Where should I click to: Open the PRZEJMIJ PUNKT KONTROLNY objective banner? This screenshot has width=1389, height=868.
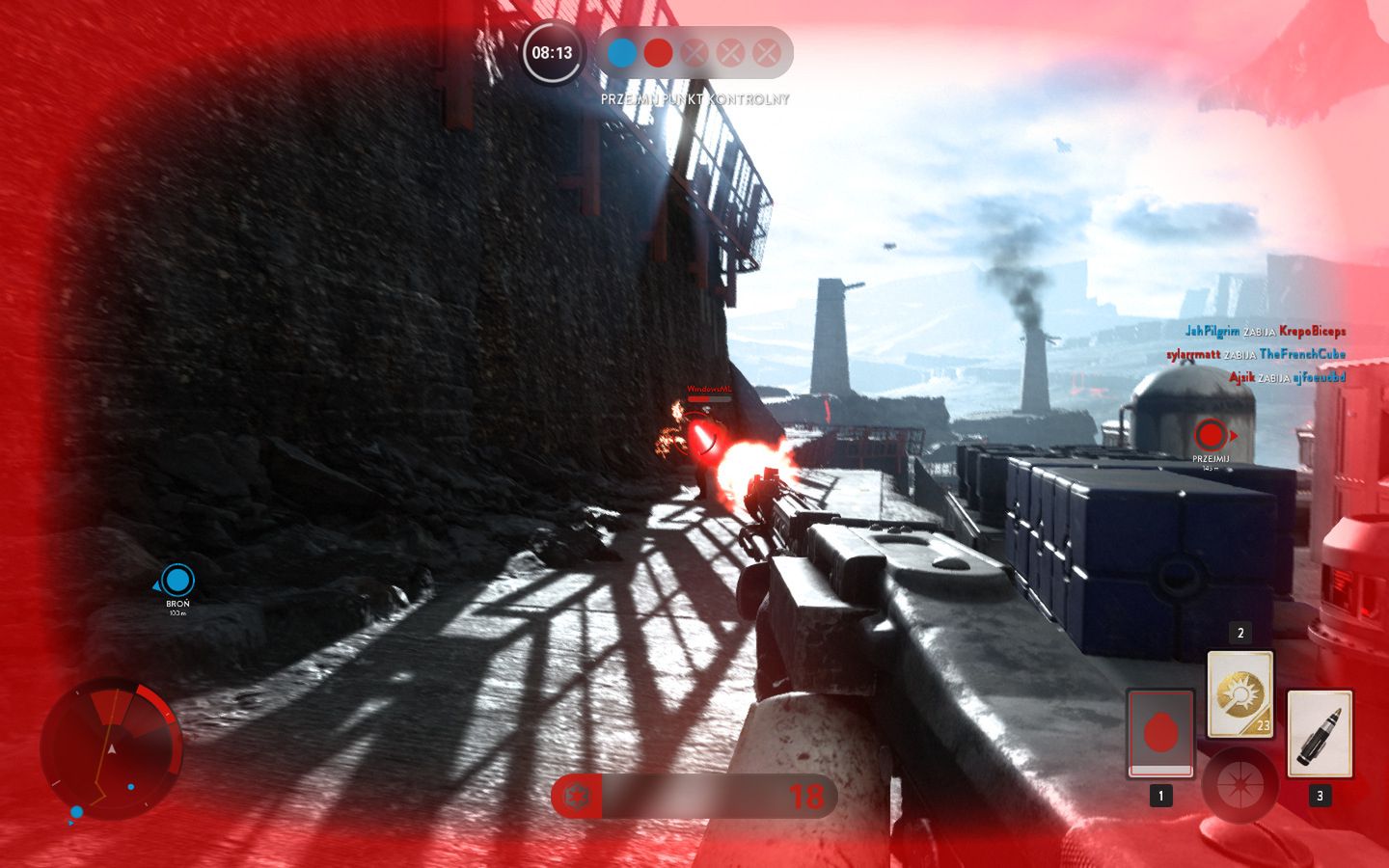[x=694, y=97]
